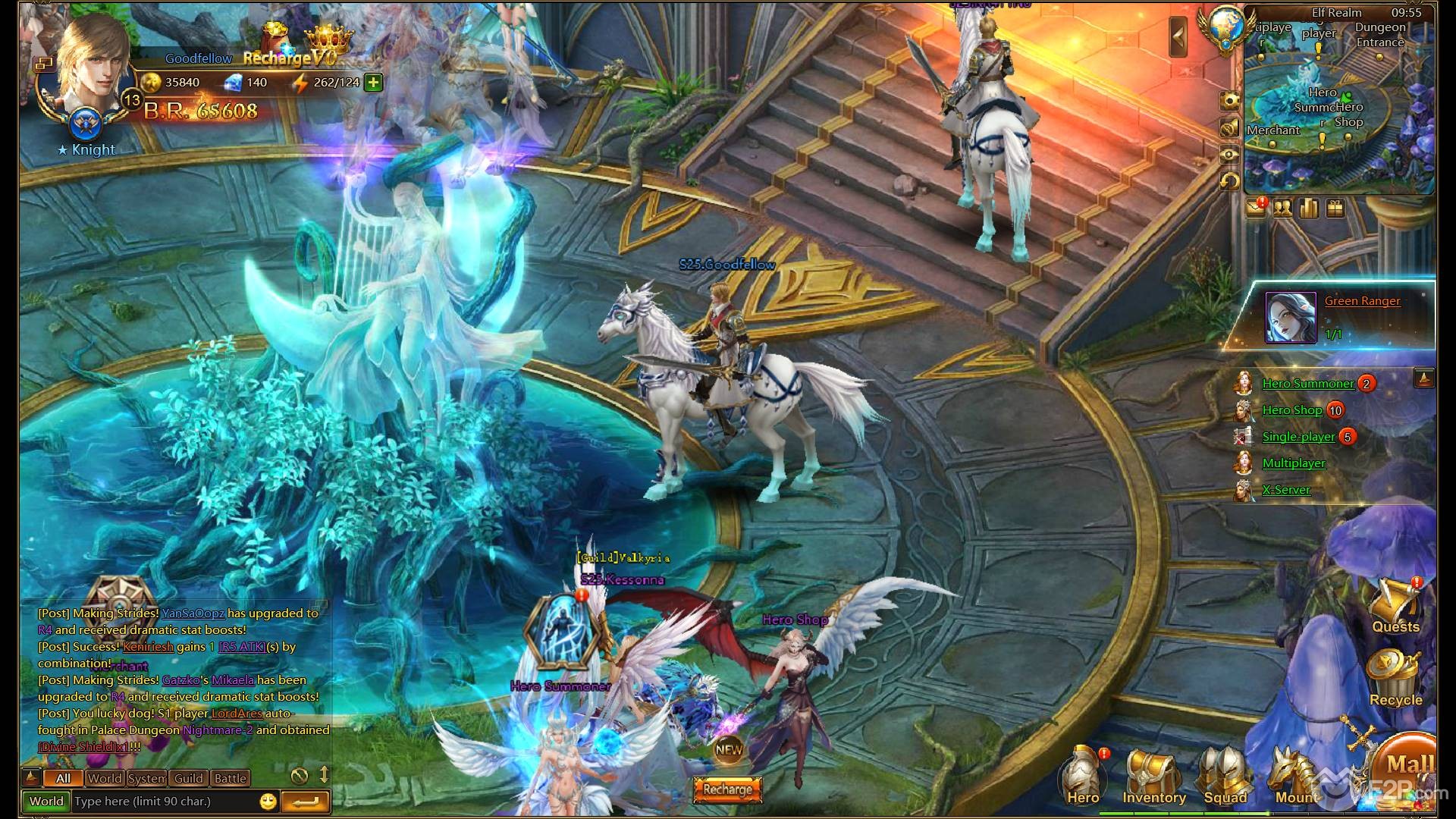
Task: Toggle the eye visibility icon beside the minimap
Action: pos(1230,153)
